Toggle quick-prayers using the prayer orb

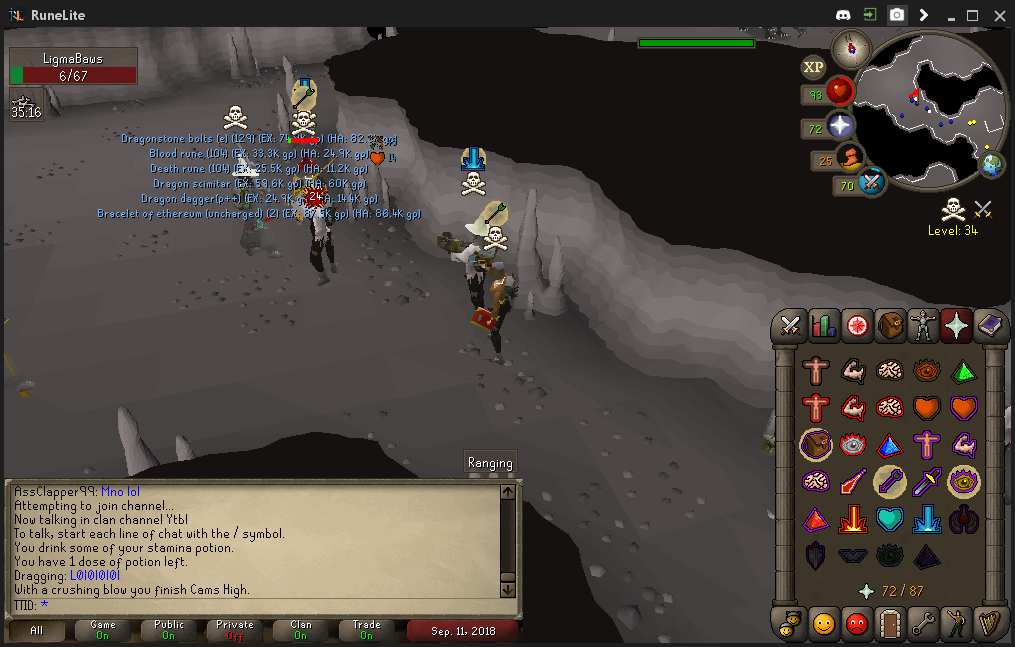[x=841, y=127]
